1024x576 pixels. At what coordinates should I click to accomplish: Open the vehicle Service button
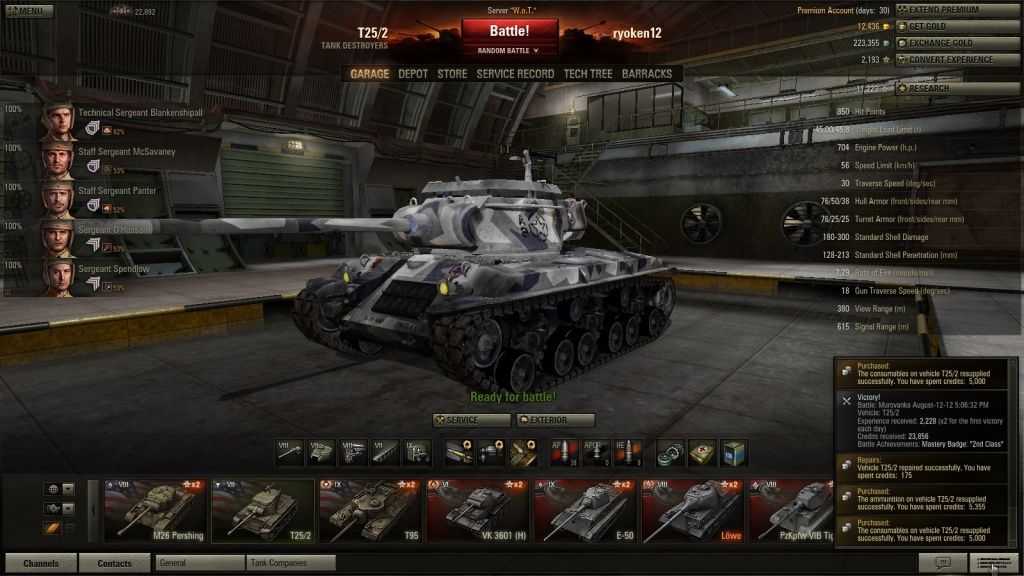pyautogui.click(x=471, y=420)
